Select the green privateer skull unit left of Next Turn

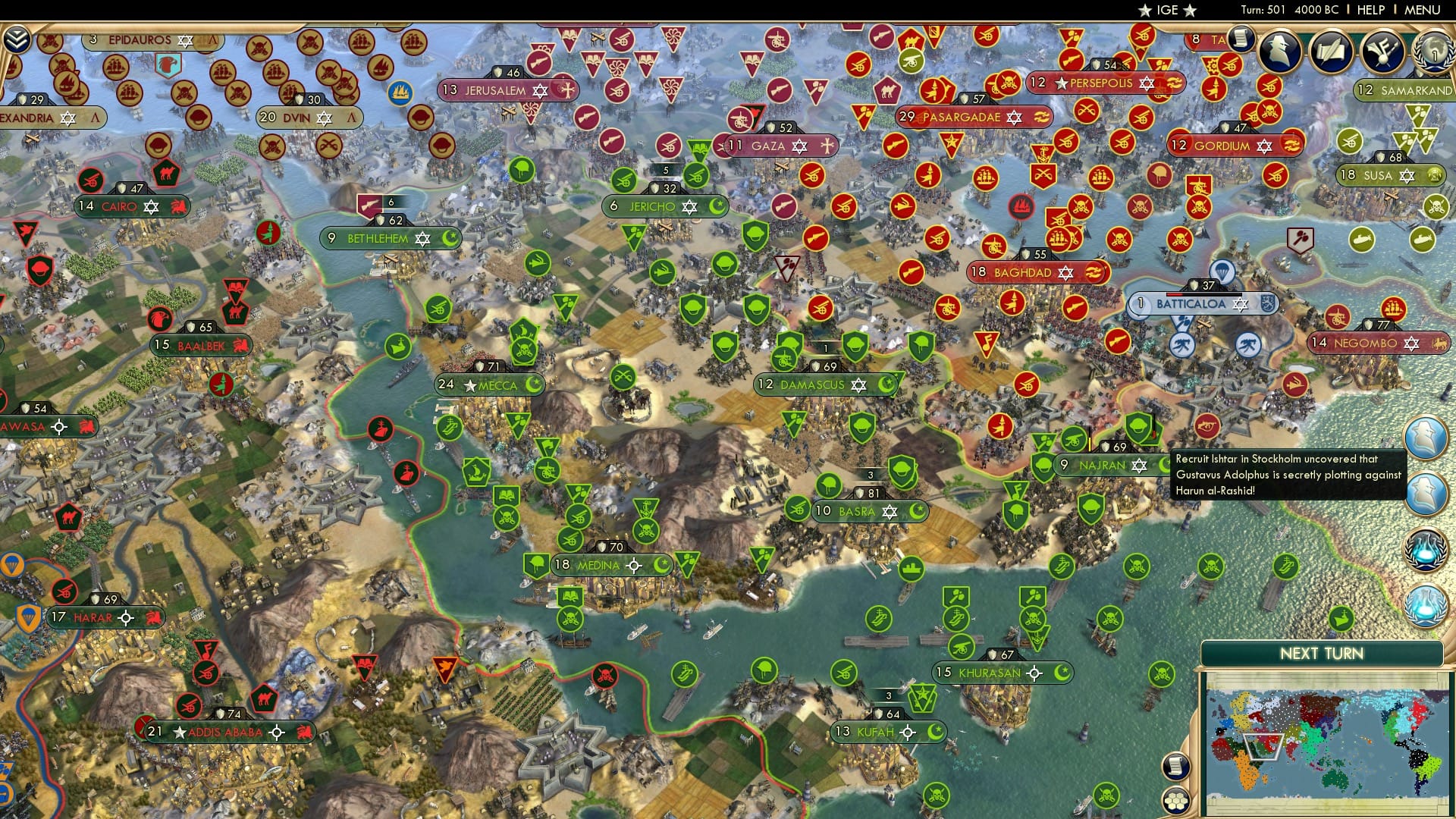1163,673
